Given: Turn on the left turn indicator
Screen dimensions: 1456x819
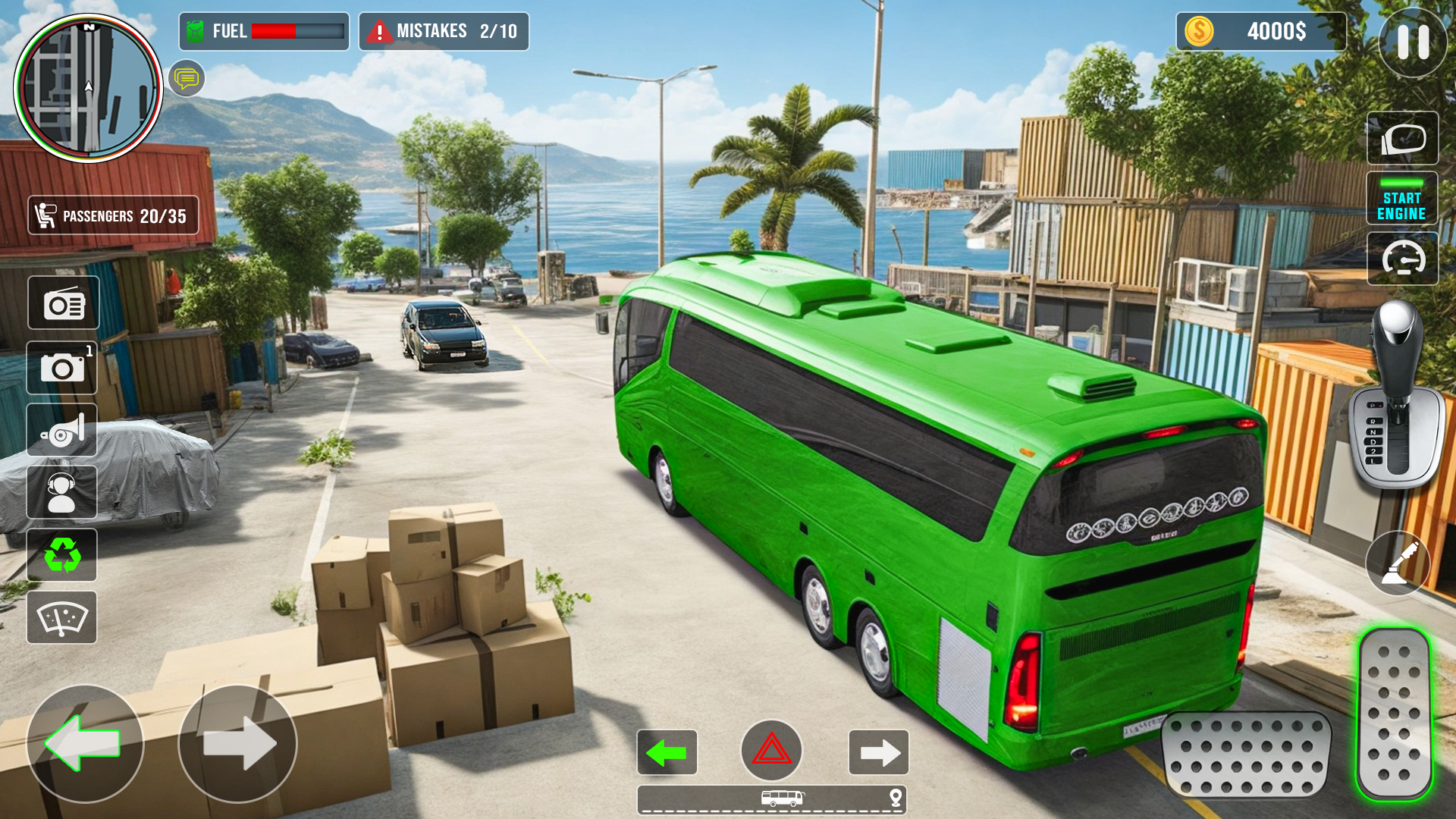Looking at the screenshot, I should click(x=667, y=752).
